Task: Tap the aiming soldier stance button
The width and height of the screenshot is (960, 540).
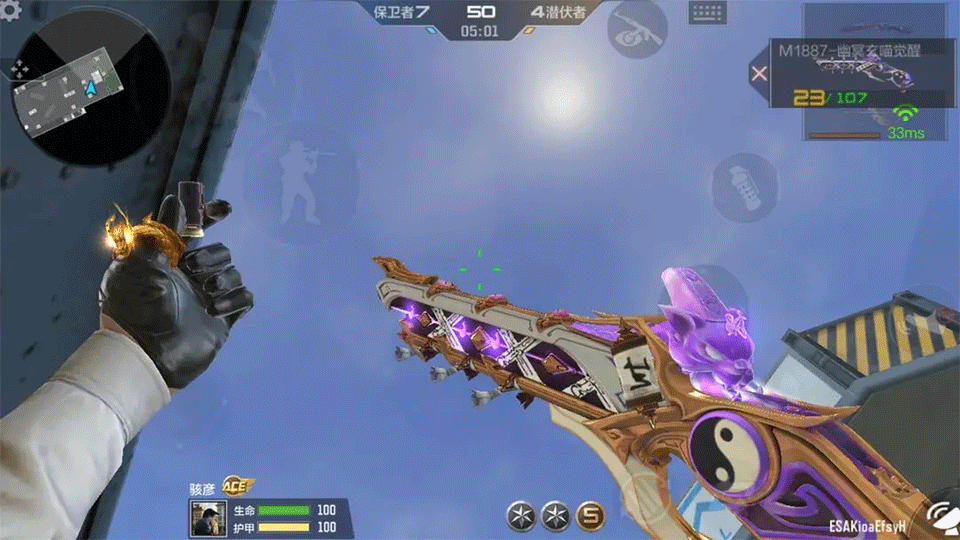Action: pos(300,182)
